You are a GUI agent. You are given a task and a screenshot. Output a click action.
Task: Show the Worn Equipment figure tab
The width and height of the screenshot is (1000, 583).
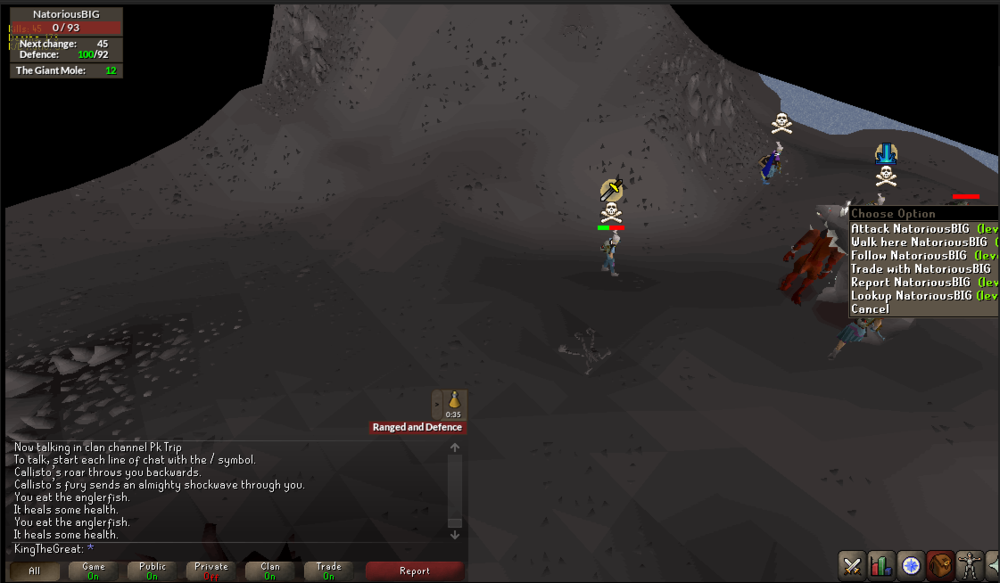click(x=968, y=565)
